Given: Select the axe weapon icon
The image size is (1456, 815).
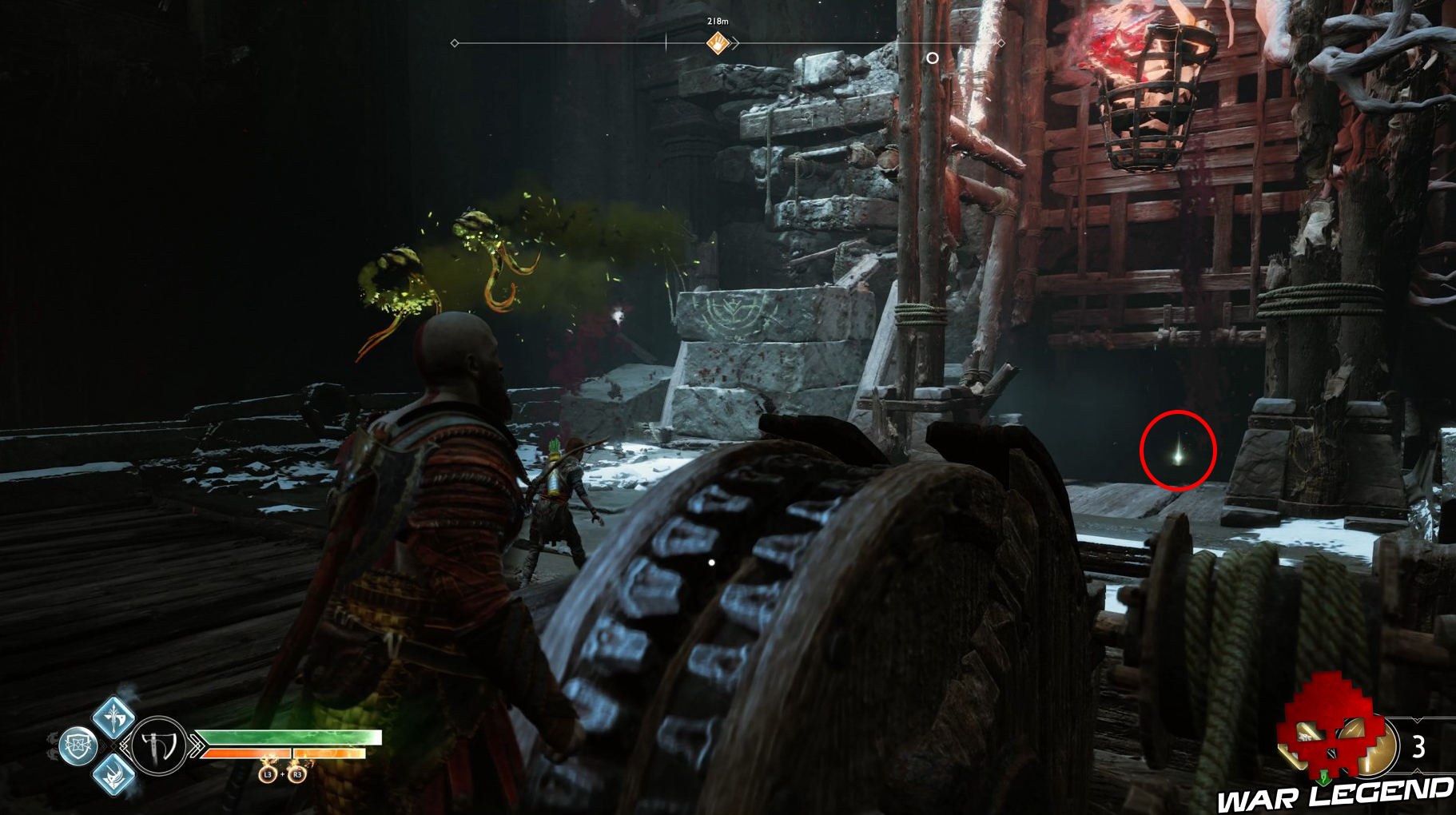Looking at the screenshot, I should point(158,745).
